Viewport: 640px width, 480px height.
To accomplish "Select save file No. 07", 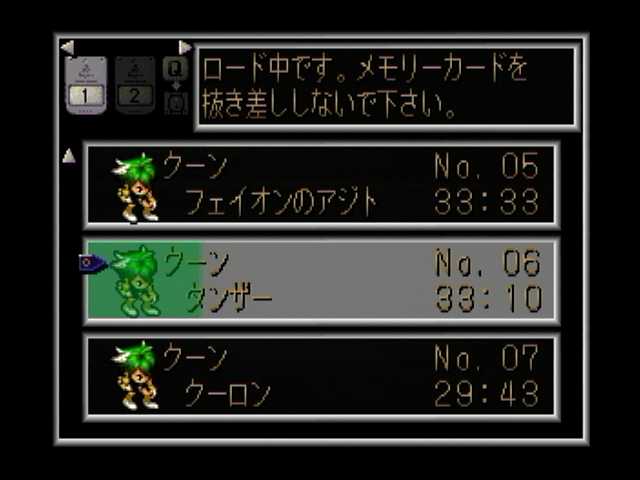I will 321,376.
